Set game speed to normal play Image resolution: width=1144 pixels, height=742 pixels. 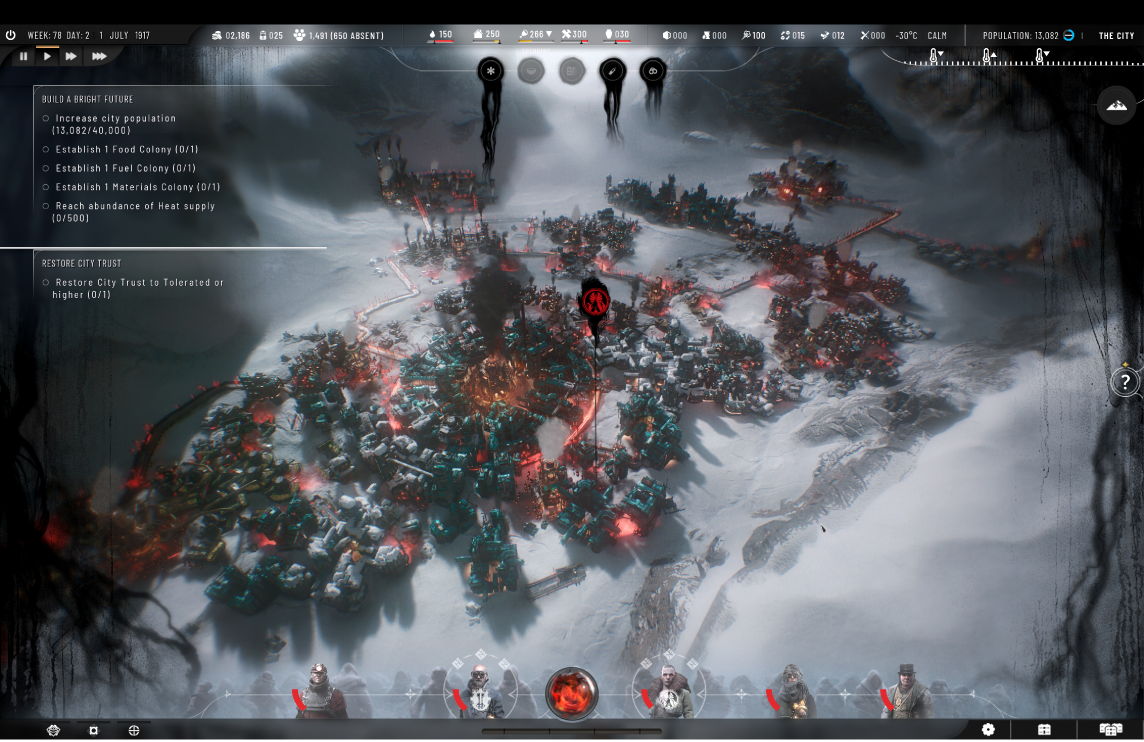coord(47,56)
